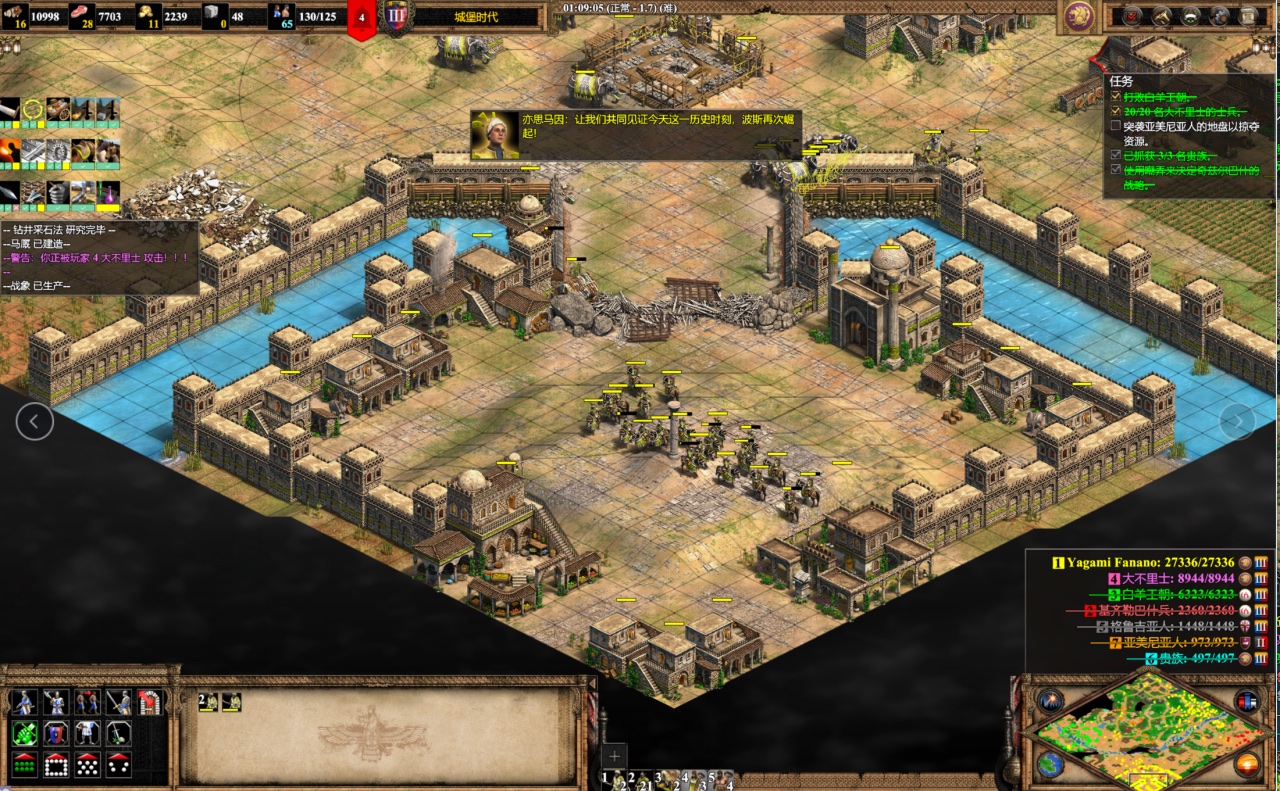This screenshot has height=791, width=1280.
Task: Click the red garrison gate command
Action: click(150, 702)
